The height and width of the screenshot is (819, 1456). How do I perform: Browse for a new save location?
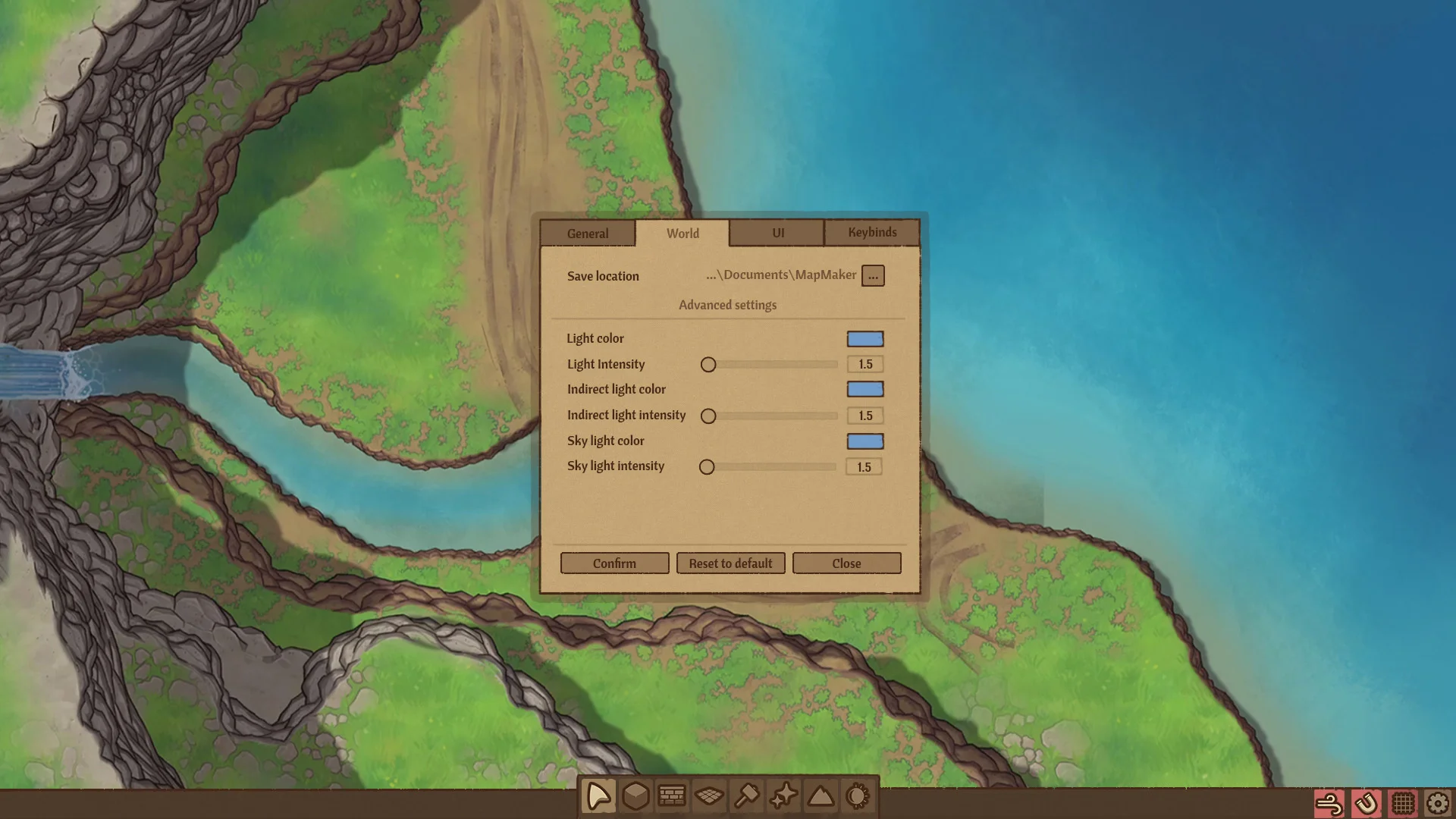coord(873,275)
